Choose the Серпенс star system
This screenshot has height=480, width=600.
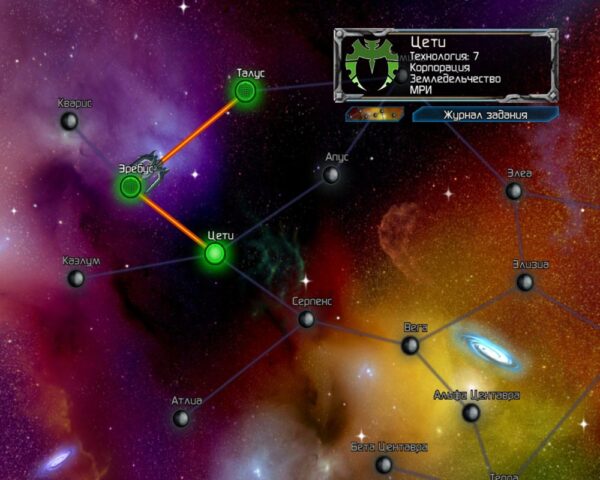tap(307, 319)
